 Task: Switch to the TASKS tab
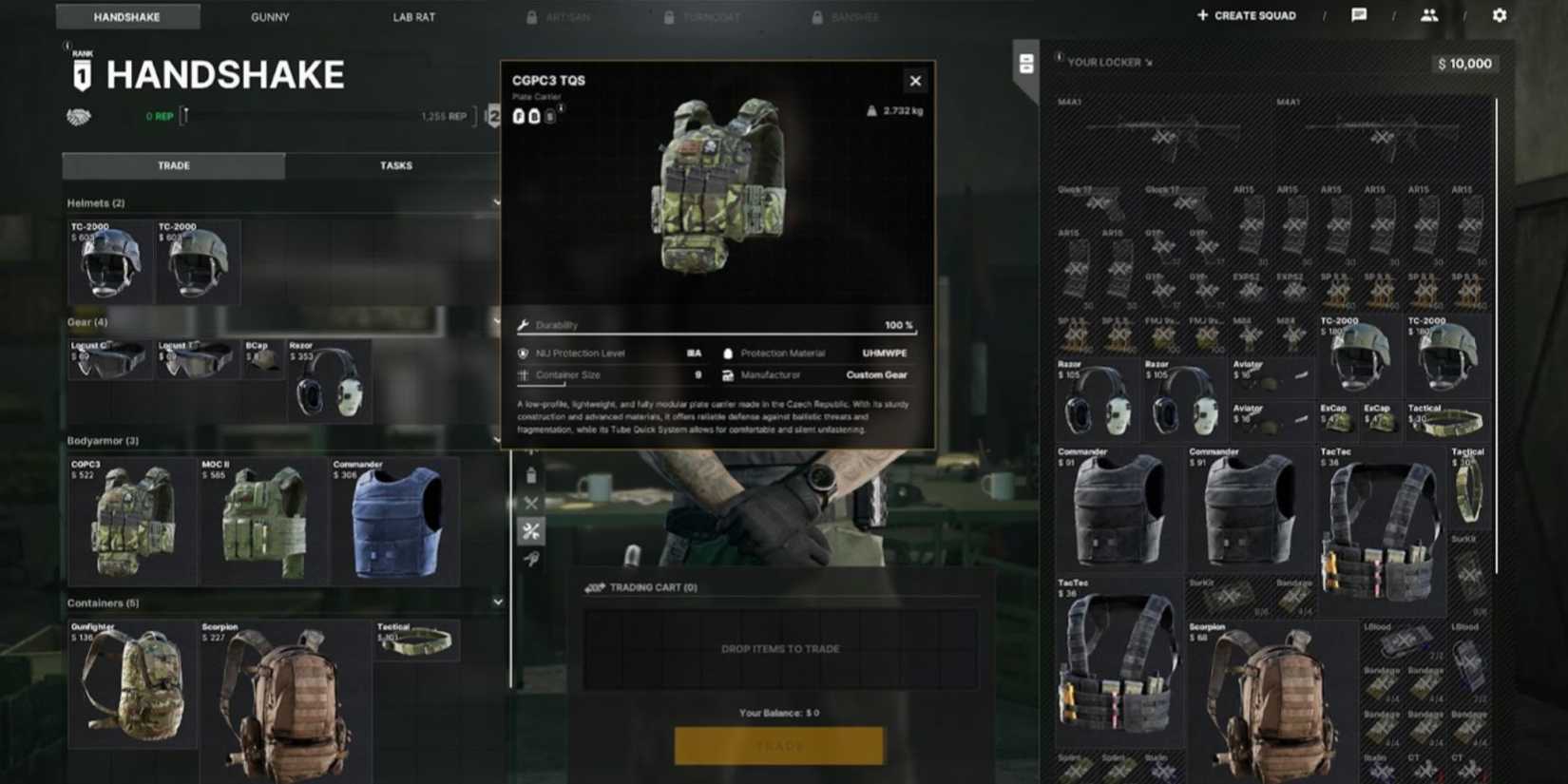[x=395, y=164]
